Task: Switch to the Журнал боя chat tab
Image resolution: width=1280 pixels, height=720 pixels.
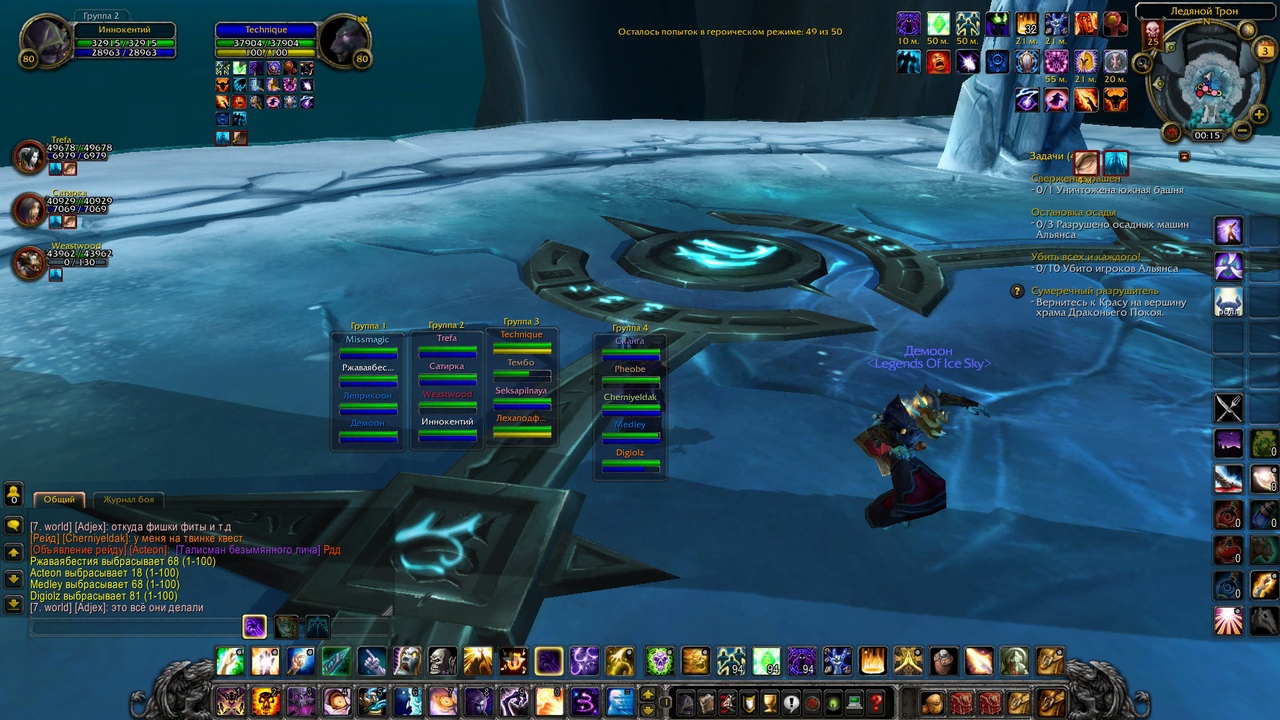Action: point(129,499)
